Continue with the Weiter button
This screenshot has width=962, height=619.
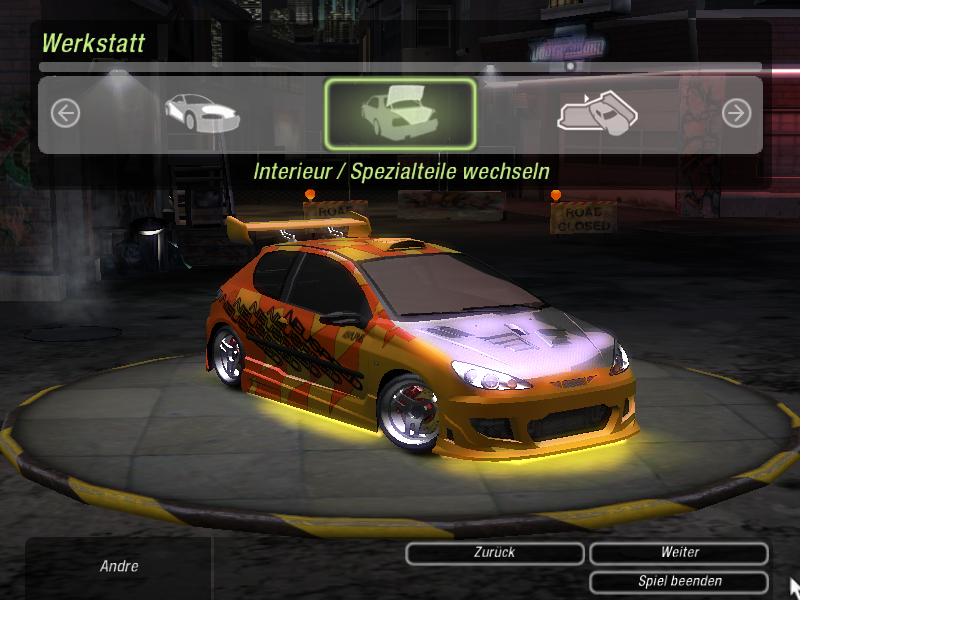click(679, 553)
